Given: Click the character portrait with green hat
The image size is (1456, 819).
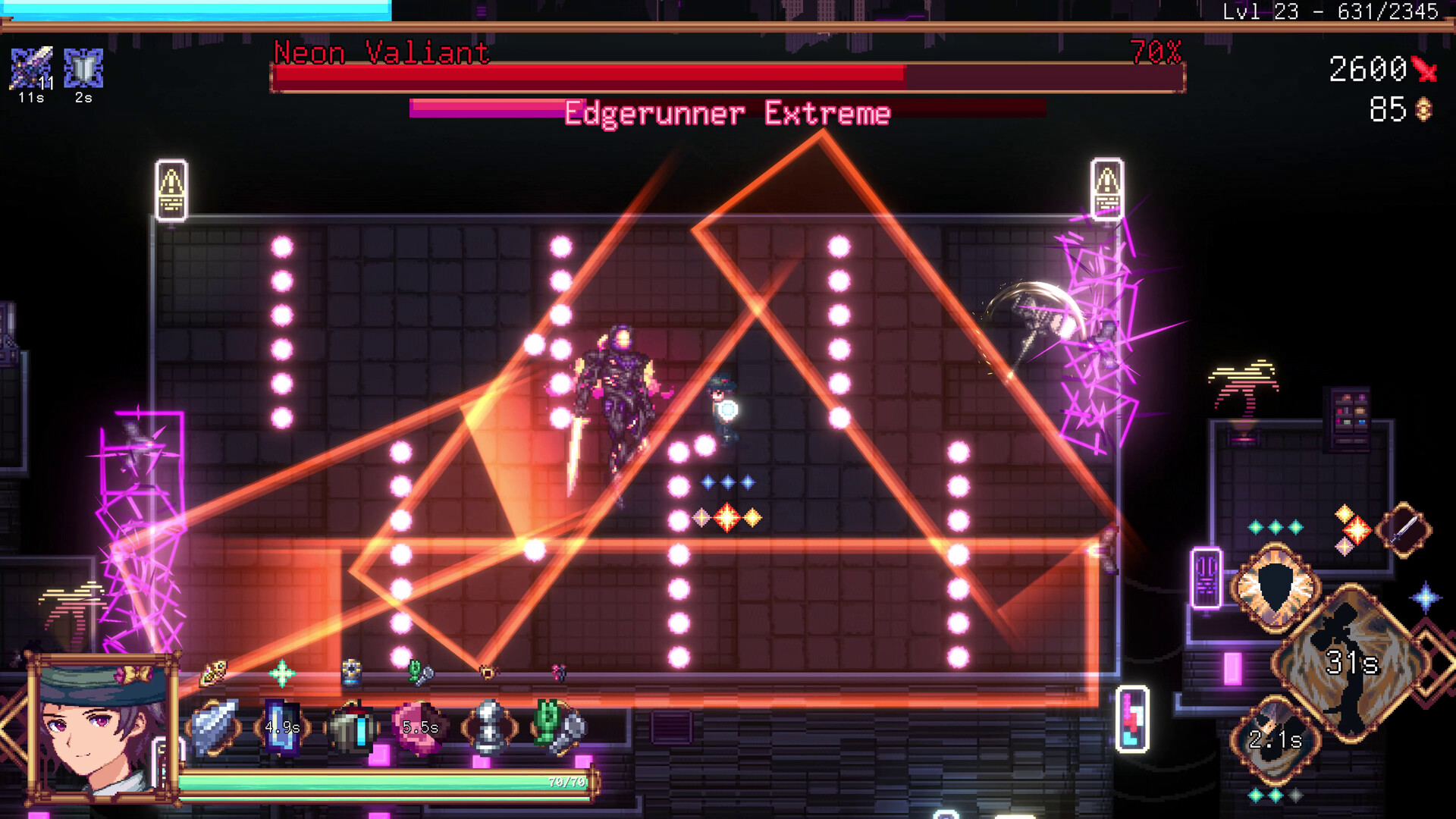Looking at the screenshot, I should click(x=101, y=728).
